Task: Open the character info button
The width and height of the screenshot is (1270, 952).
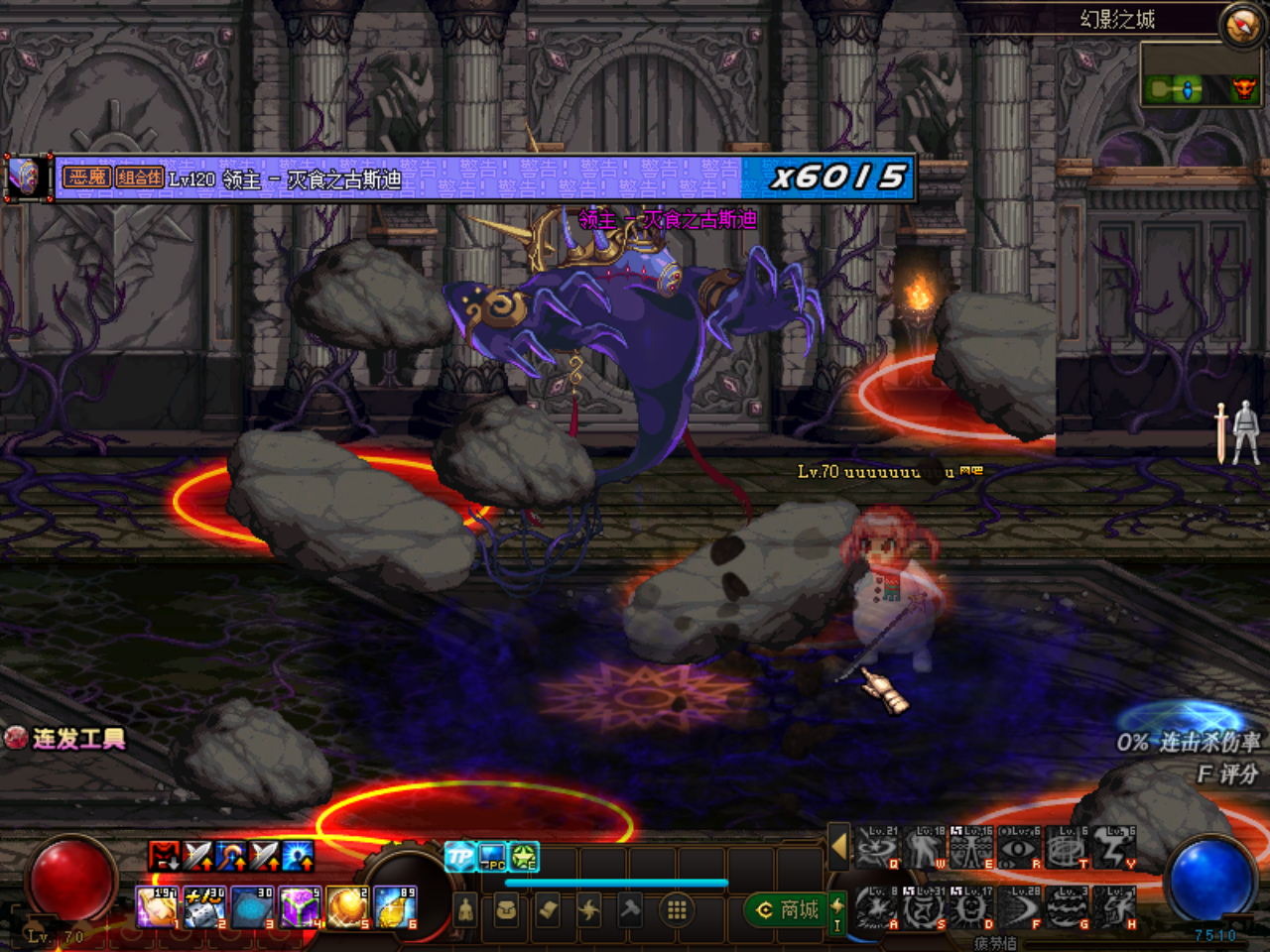Action: [464, 909]
